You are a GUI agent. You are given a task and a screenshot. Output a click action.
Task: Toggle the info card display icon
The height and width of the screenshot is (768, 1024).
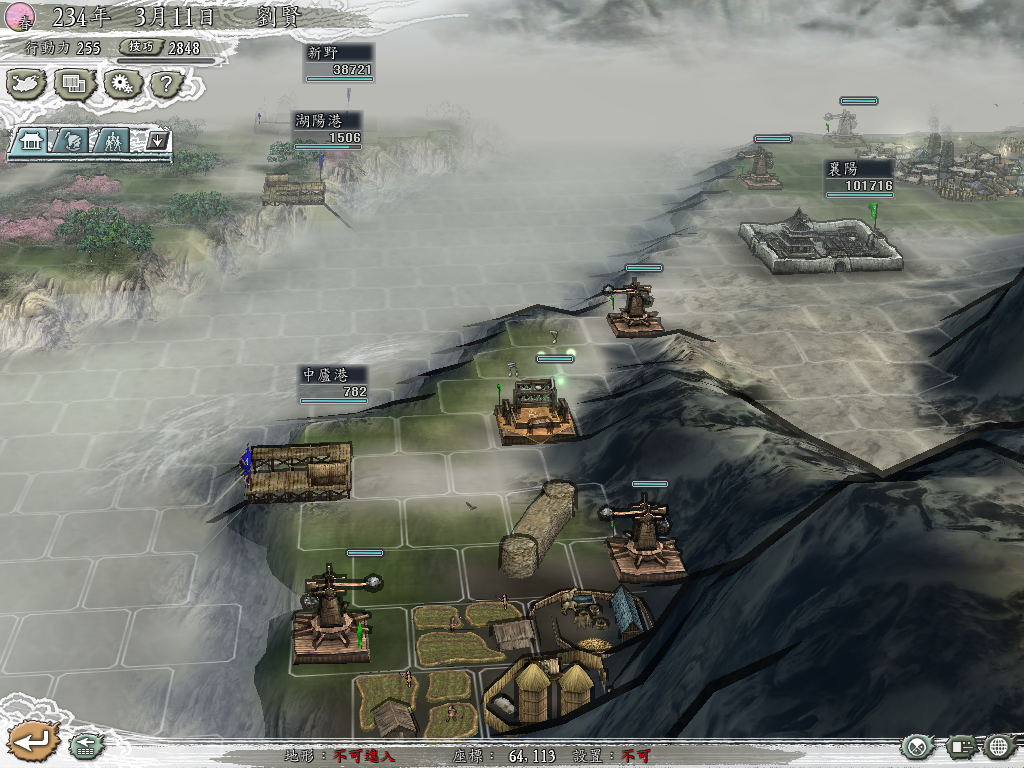coord(961,746)
